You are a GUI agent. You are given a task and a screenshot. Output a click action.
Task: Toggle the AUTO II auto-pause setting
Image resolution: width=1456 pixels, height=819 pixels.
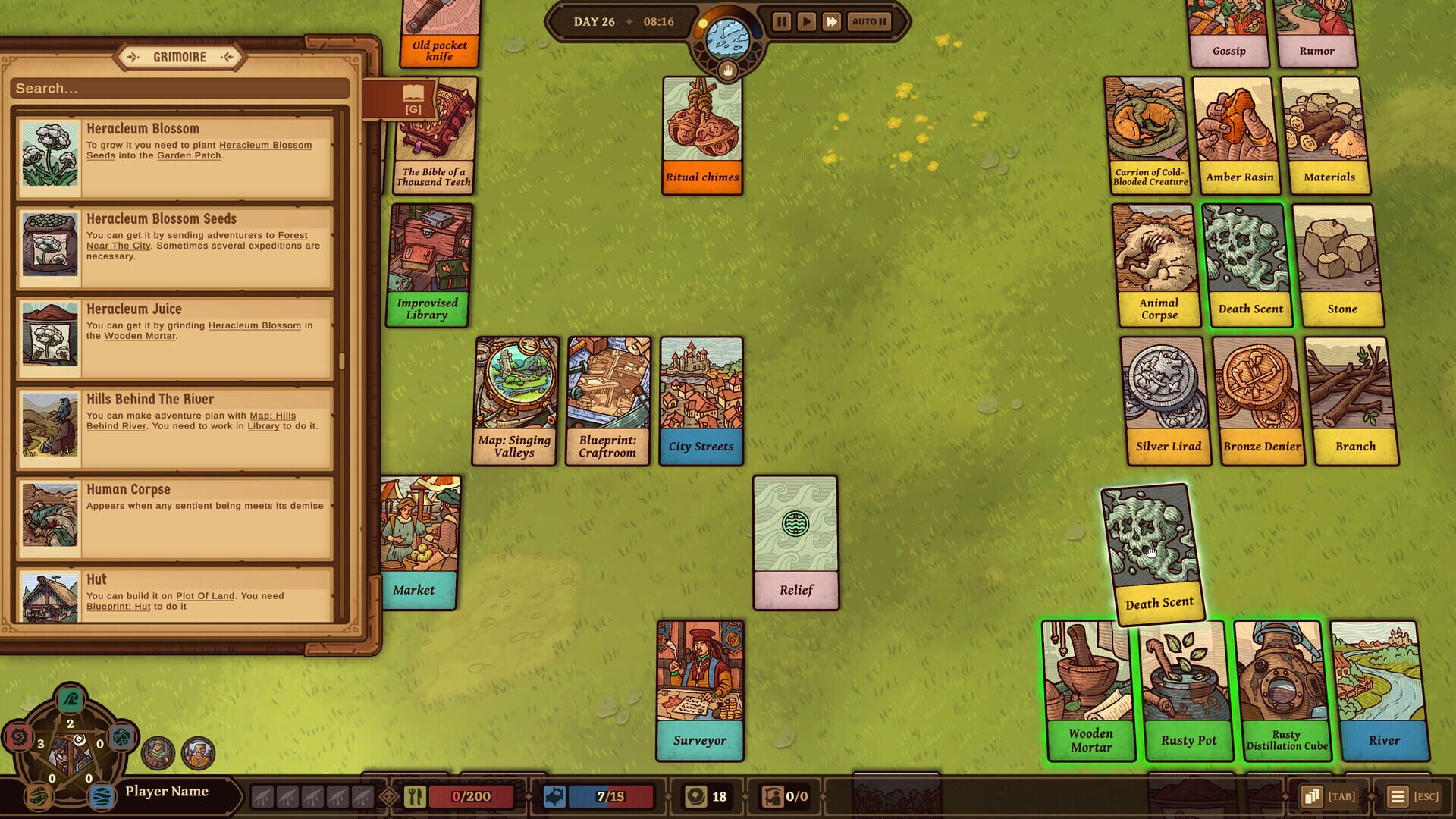[868, 22]
